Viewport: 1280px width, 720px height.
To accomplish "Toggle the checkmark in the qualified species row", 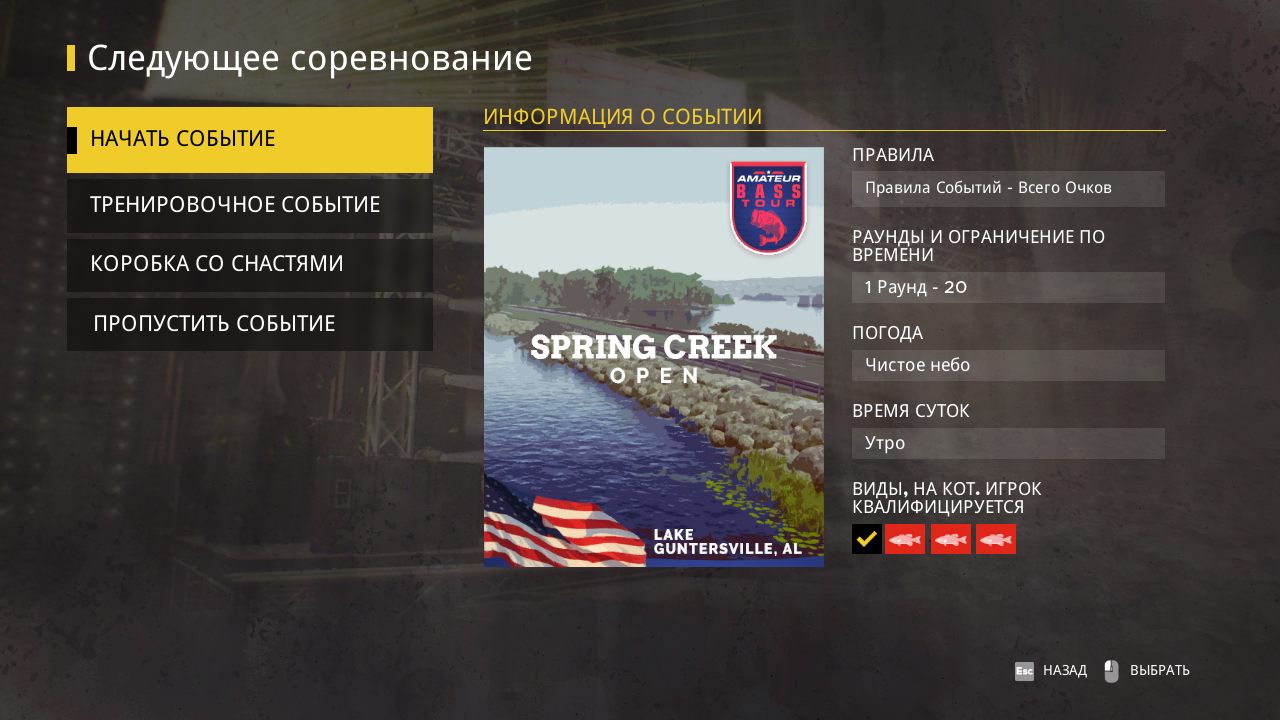I will (x=866, y=538).
